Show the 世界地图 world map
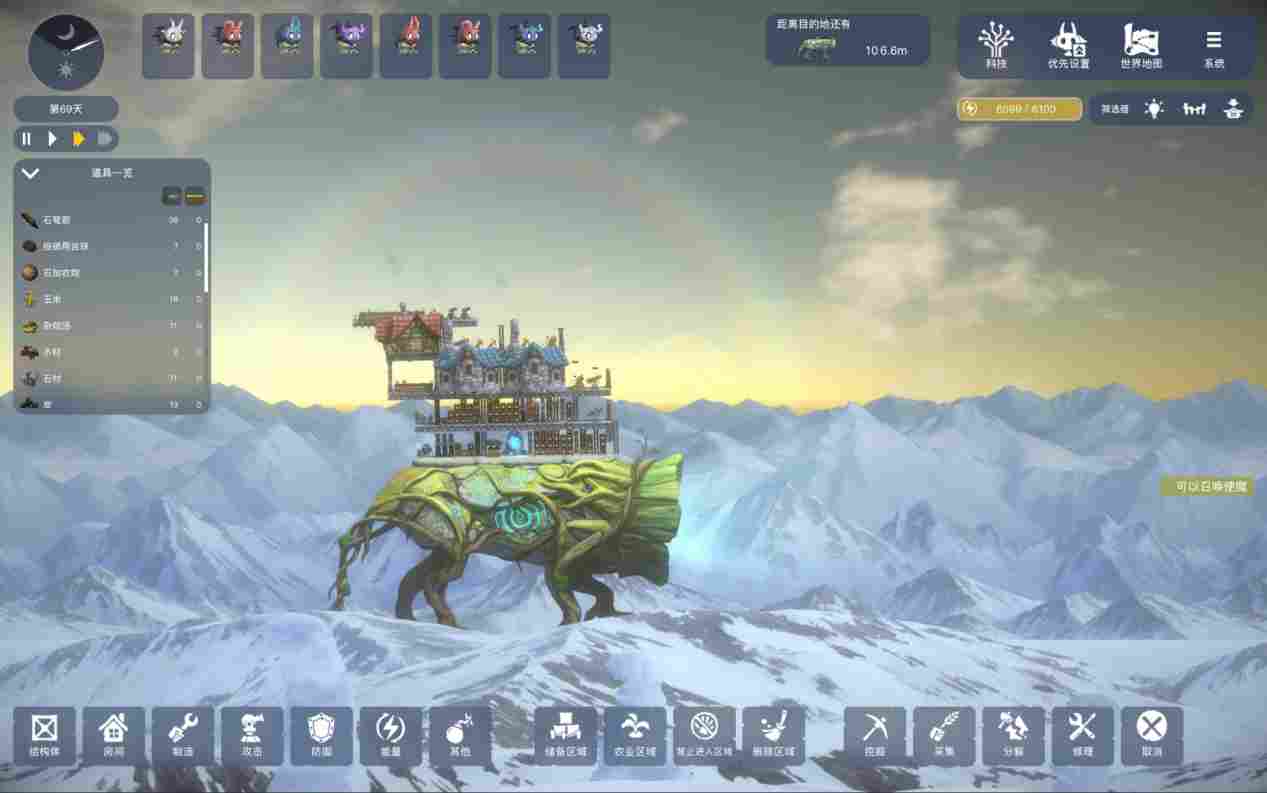 [x=1141, y=46]
